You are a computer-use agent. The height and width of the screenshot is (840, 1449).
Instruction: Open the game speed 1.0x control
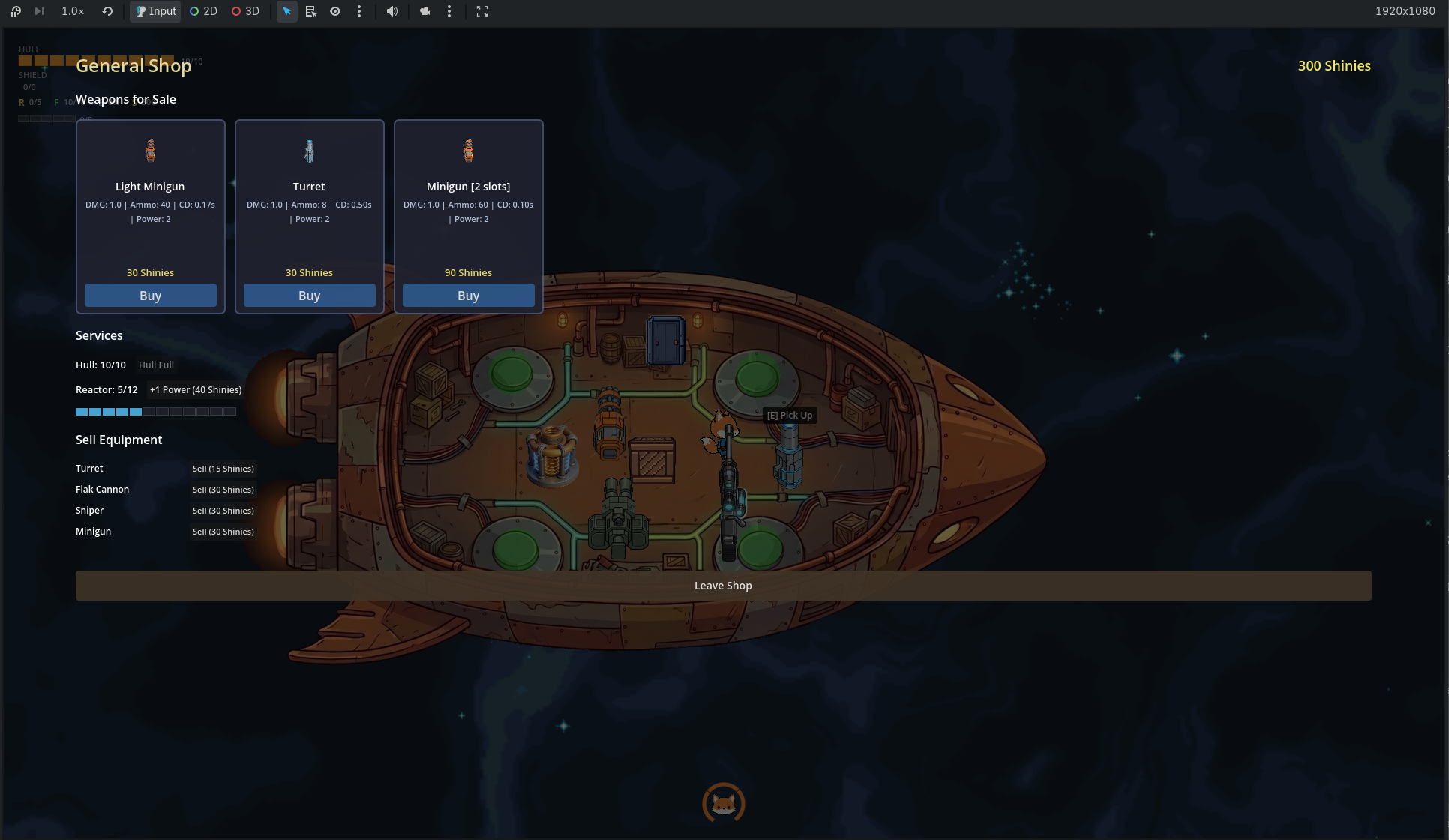click(x=72, y=11)
